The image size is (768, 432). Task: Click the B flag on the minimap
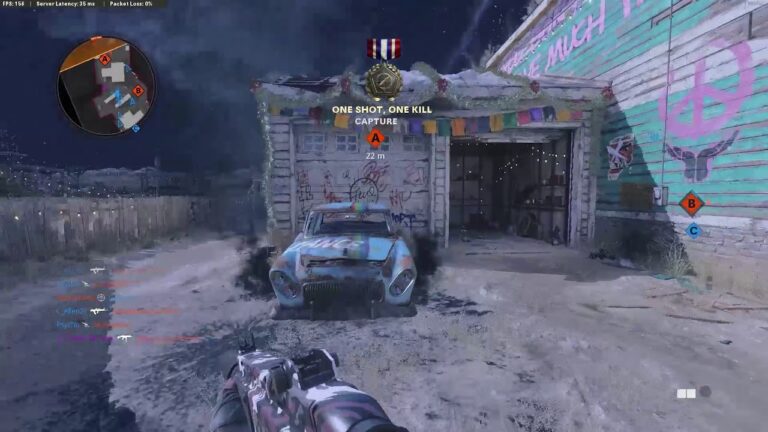pos(138,91)
